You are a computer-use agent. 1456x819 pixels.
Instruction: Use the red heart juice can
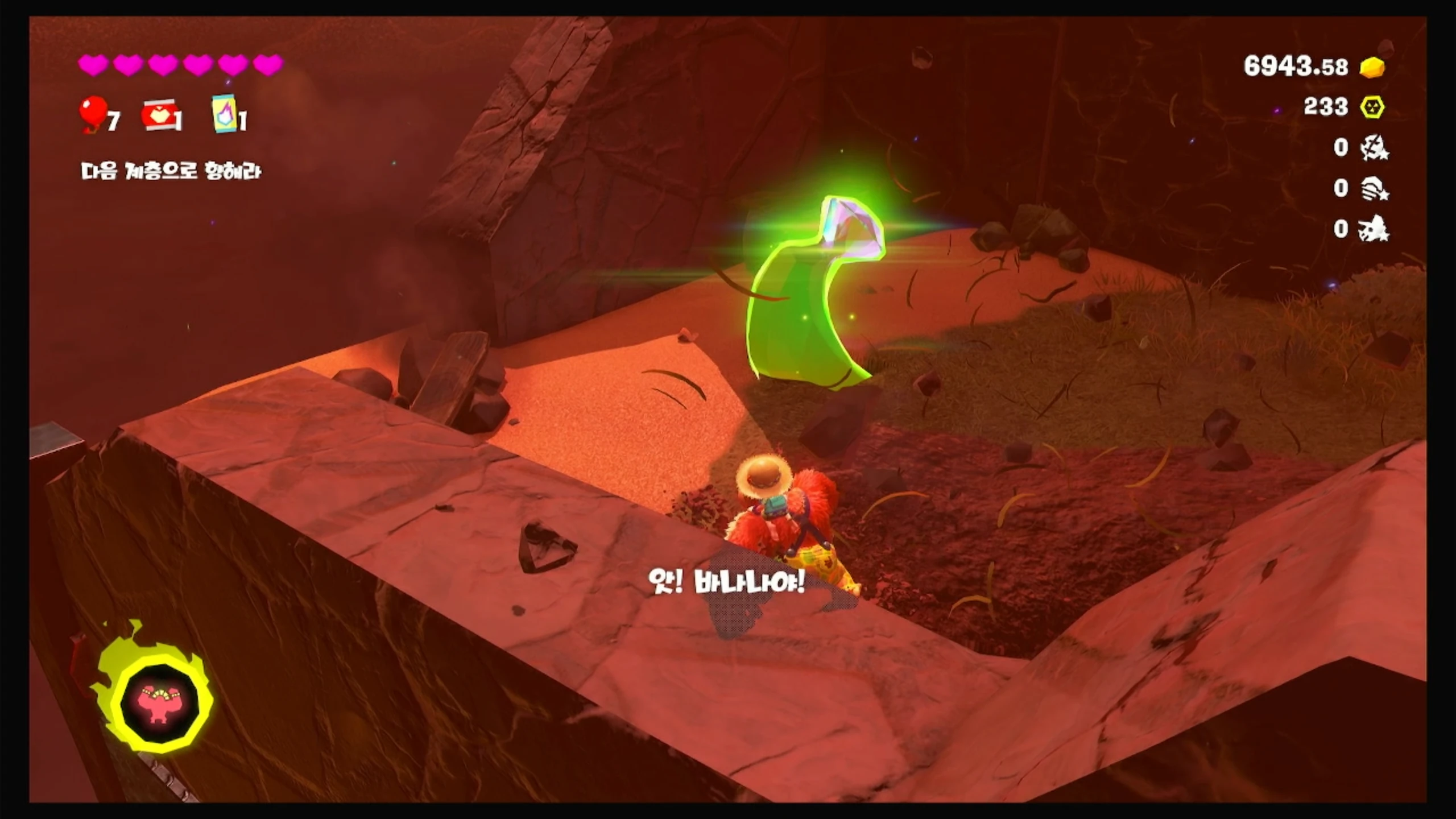tap(159, 115)
